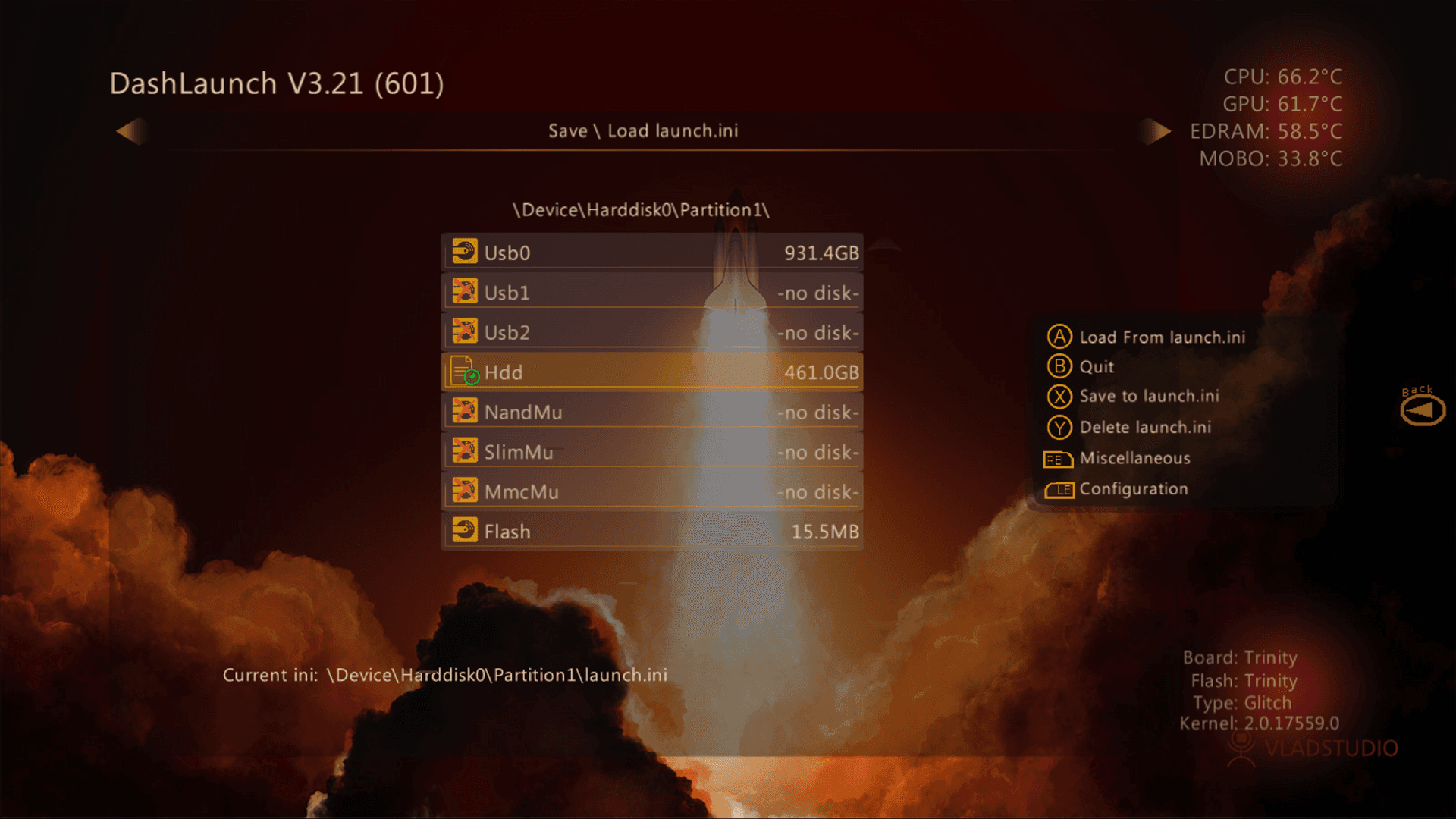This screenshot has width=1456, height=819.
Task: Choose the Quit option
Action: [x=1096, y=367]
